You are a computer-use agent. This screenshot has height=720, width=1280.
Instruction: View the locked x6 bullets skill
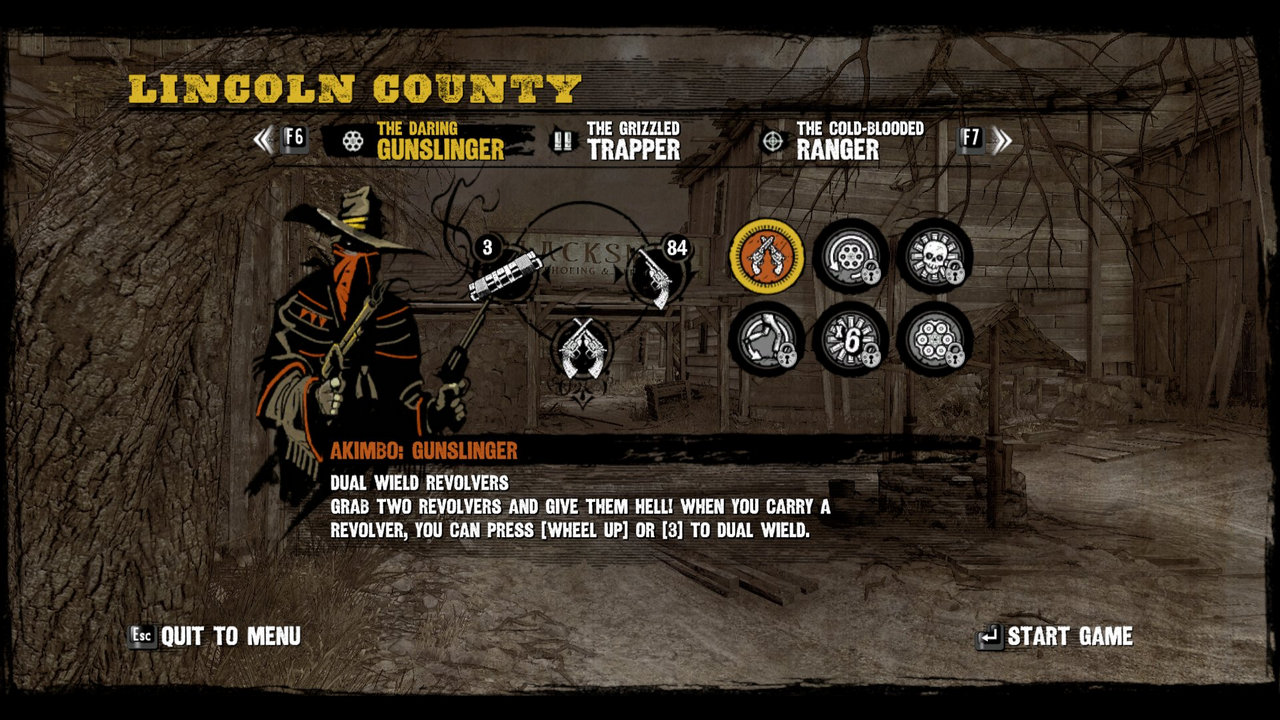pos(850,339)
